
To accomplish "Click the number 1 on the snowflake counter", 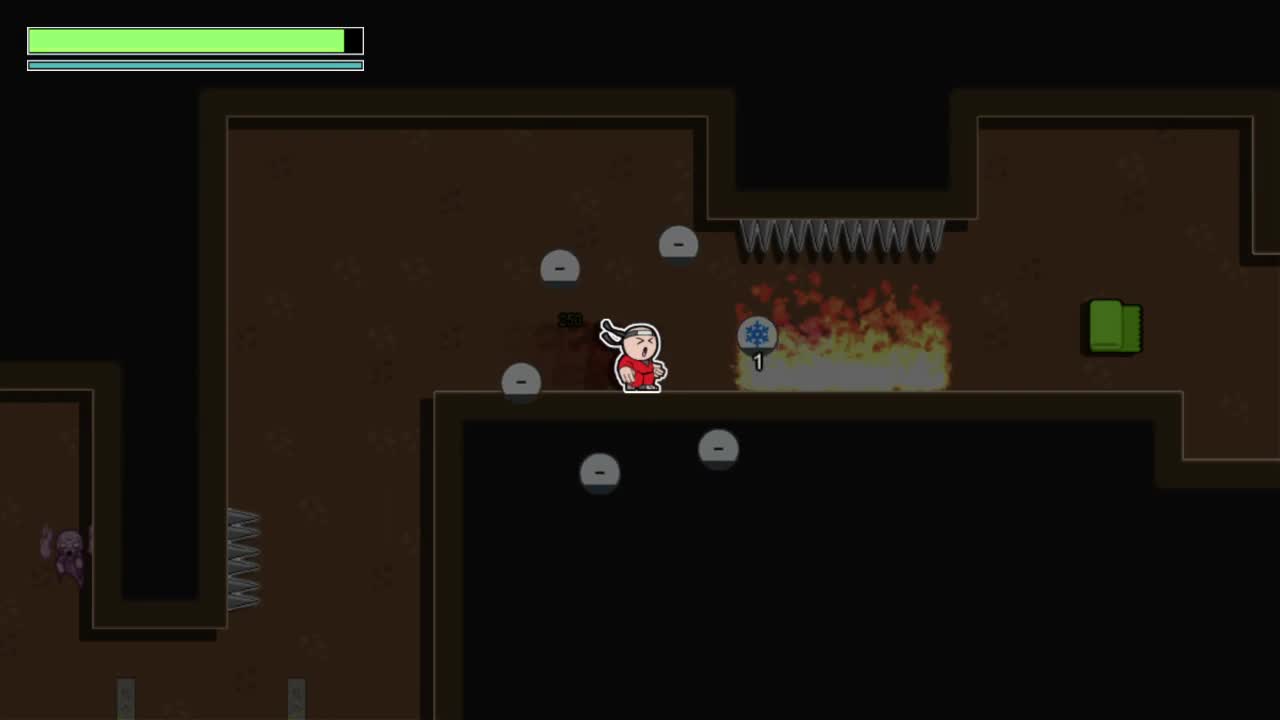I will 757,363.
